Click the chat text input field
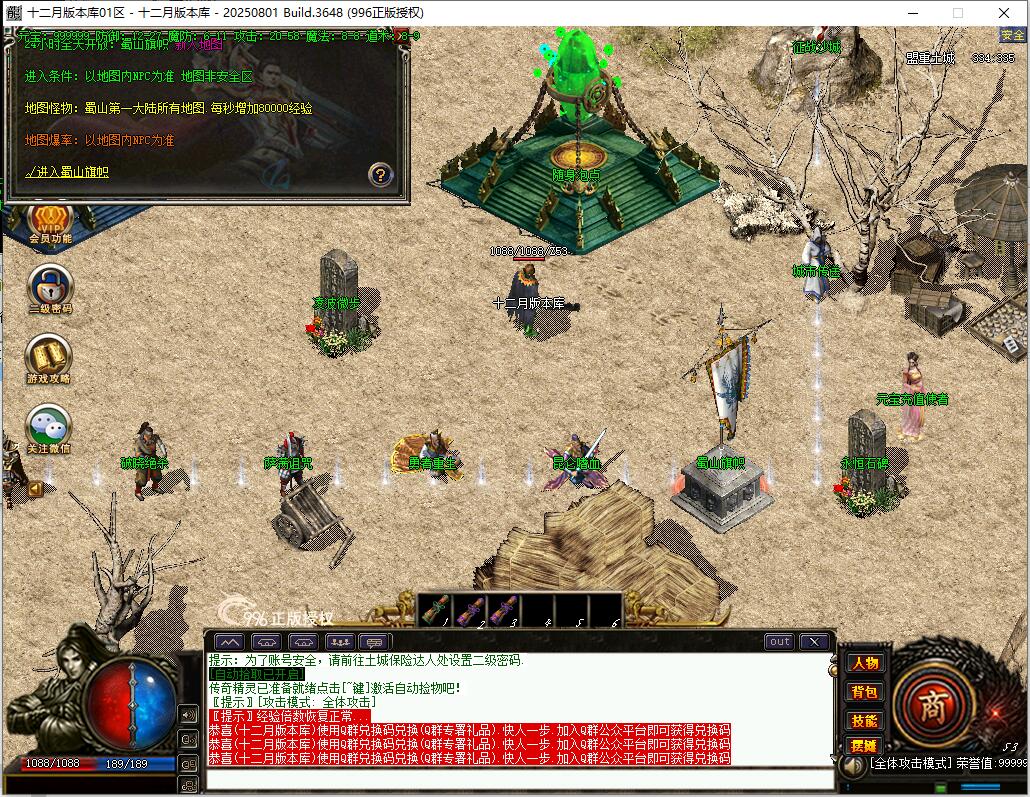1030x797 pixels. tap(520, 780)
